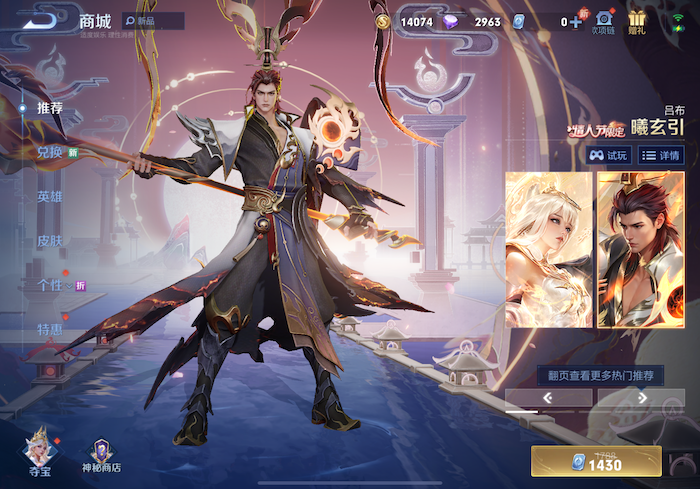The image size is (700, 489).
Task: Flip to the next recommendation page
Action: 641,397
